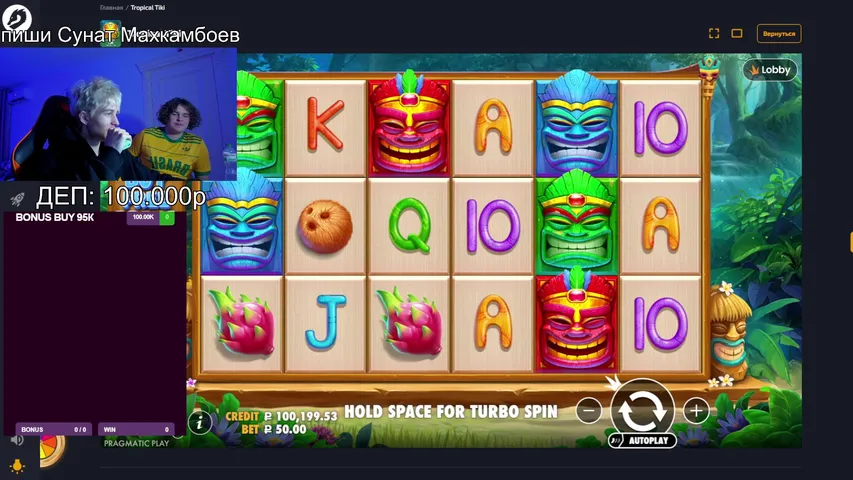The height and width of the screenshot is (480, 853).
Task: Open the game info panel
Action: (x=200, y=423)
